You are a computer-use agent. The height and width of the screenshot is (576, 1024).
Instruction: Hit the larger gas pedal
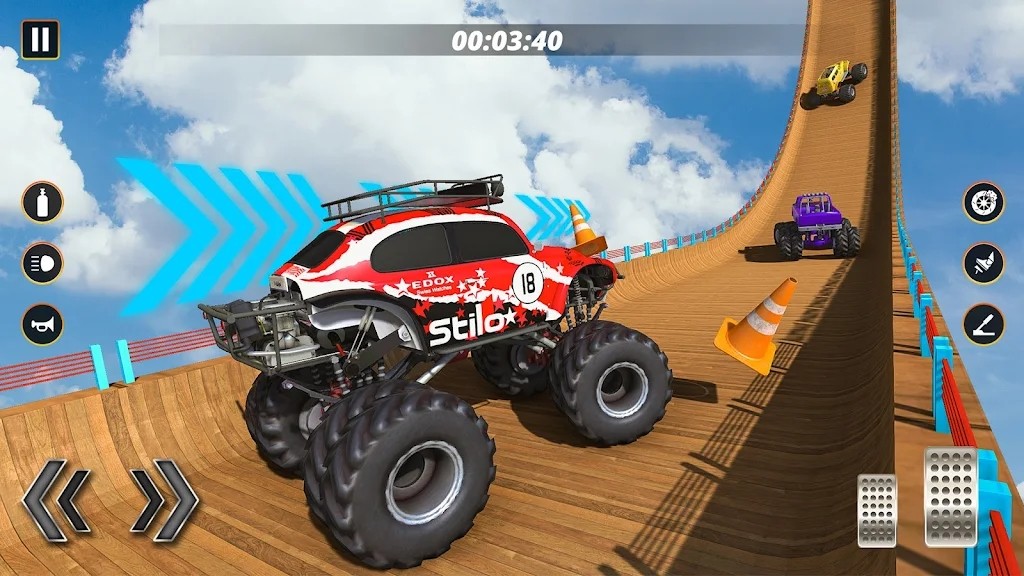950,496
